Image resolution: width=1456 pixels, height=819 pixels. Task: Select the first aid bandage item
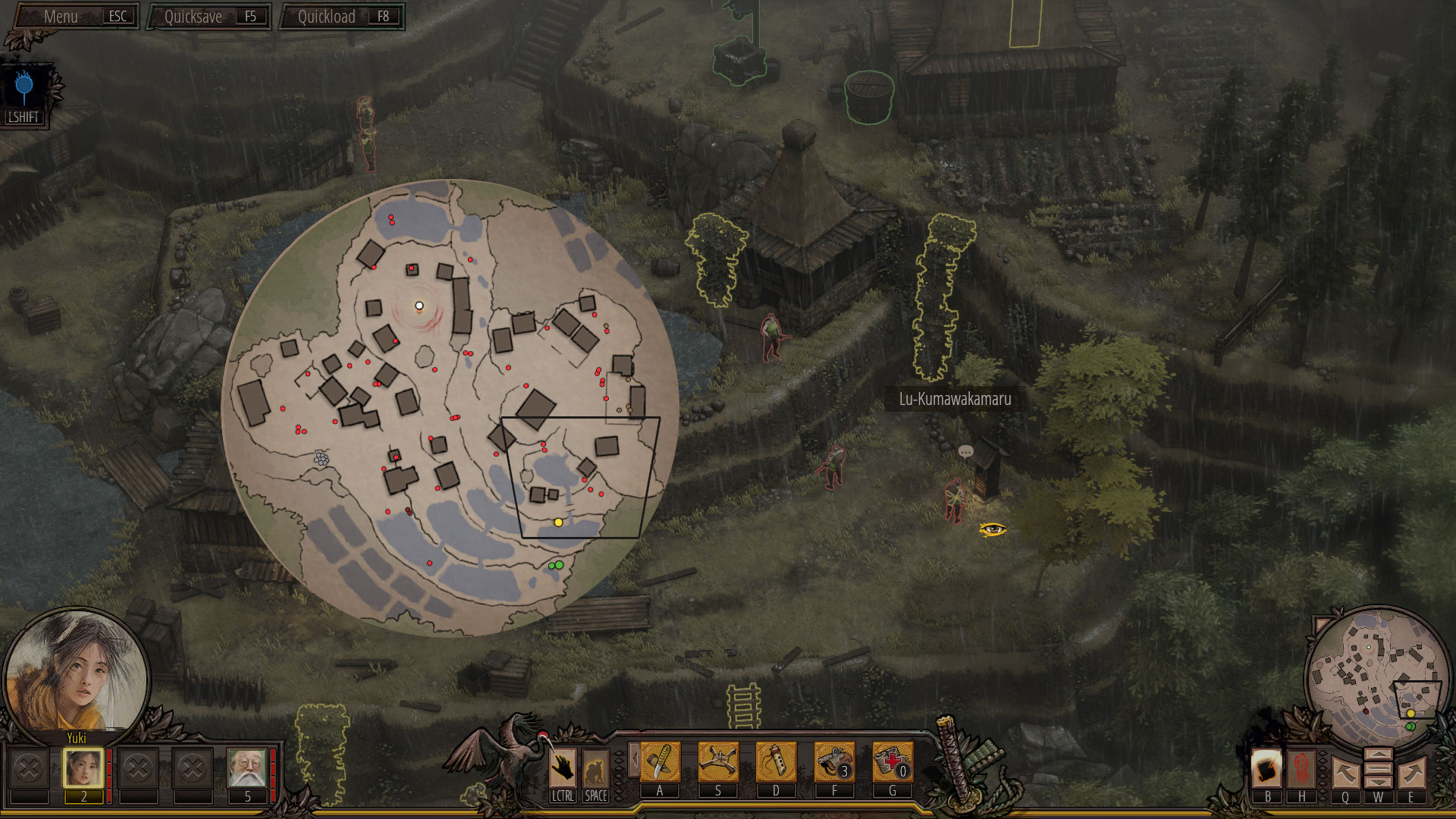pyautogui.click(x=892, y=762)
